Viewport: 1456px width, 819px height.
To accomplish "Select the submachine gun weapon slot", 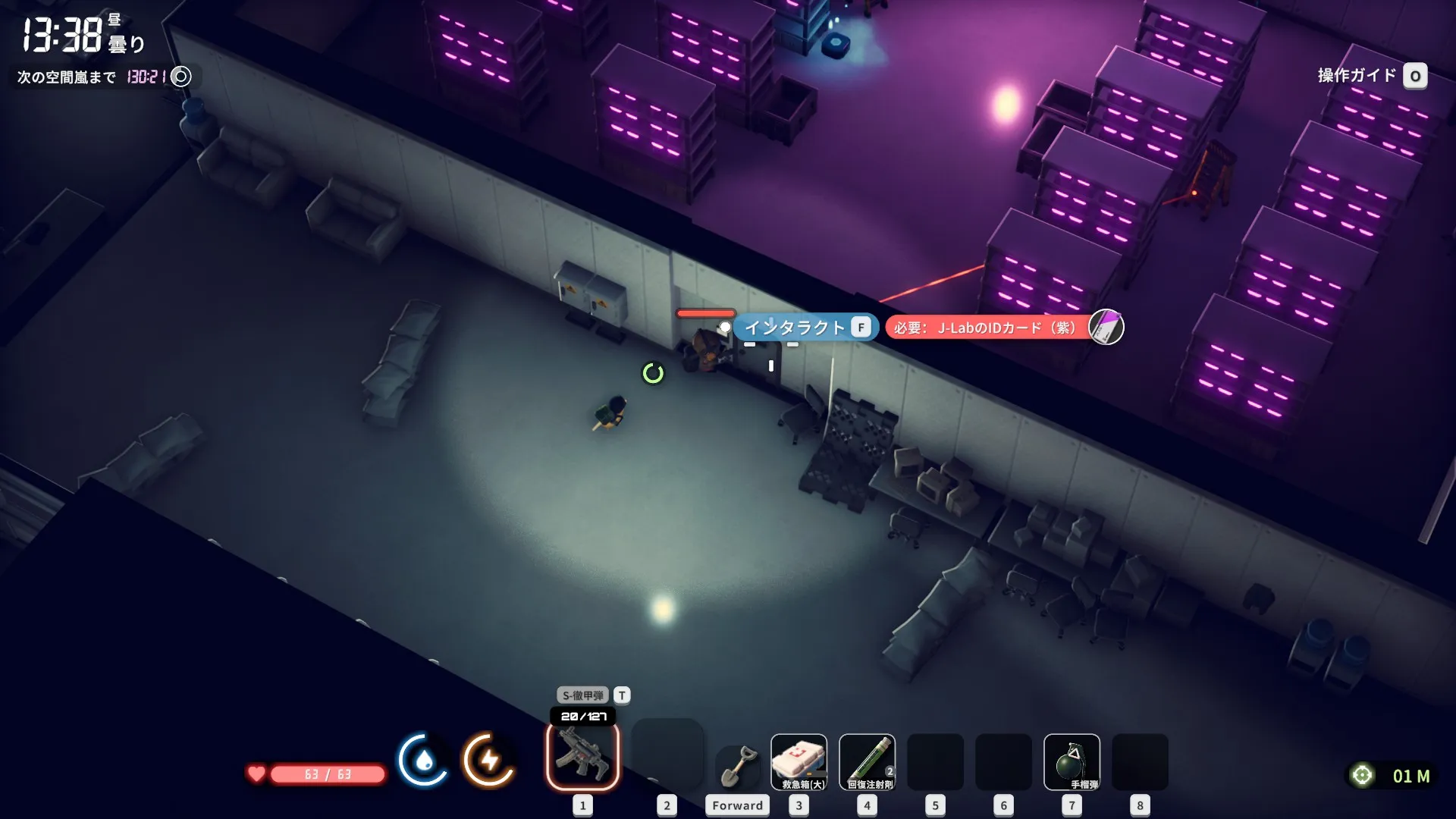I will click(x=582, y=757).
